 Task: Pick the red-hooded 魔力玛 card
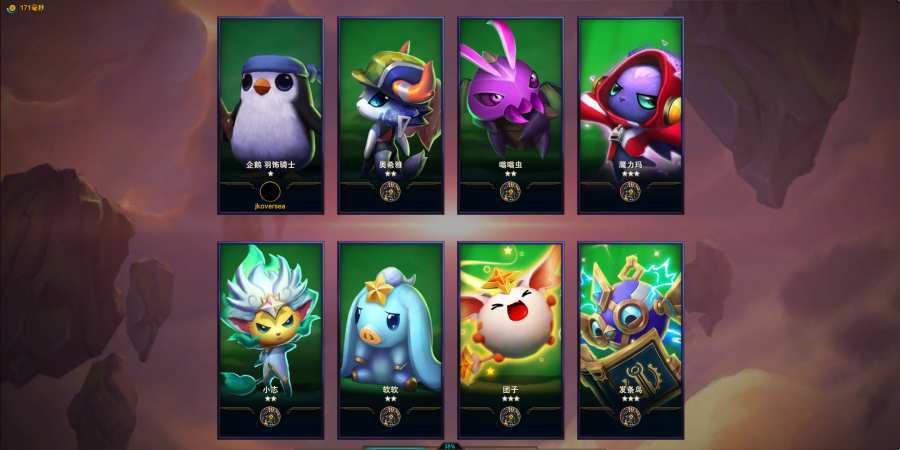tap(630, 115)
